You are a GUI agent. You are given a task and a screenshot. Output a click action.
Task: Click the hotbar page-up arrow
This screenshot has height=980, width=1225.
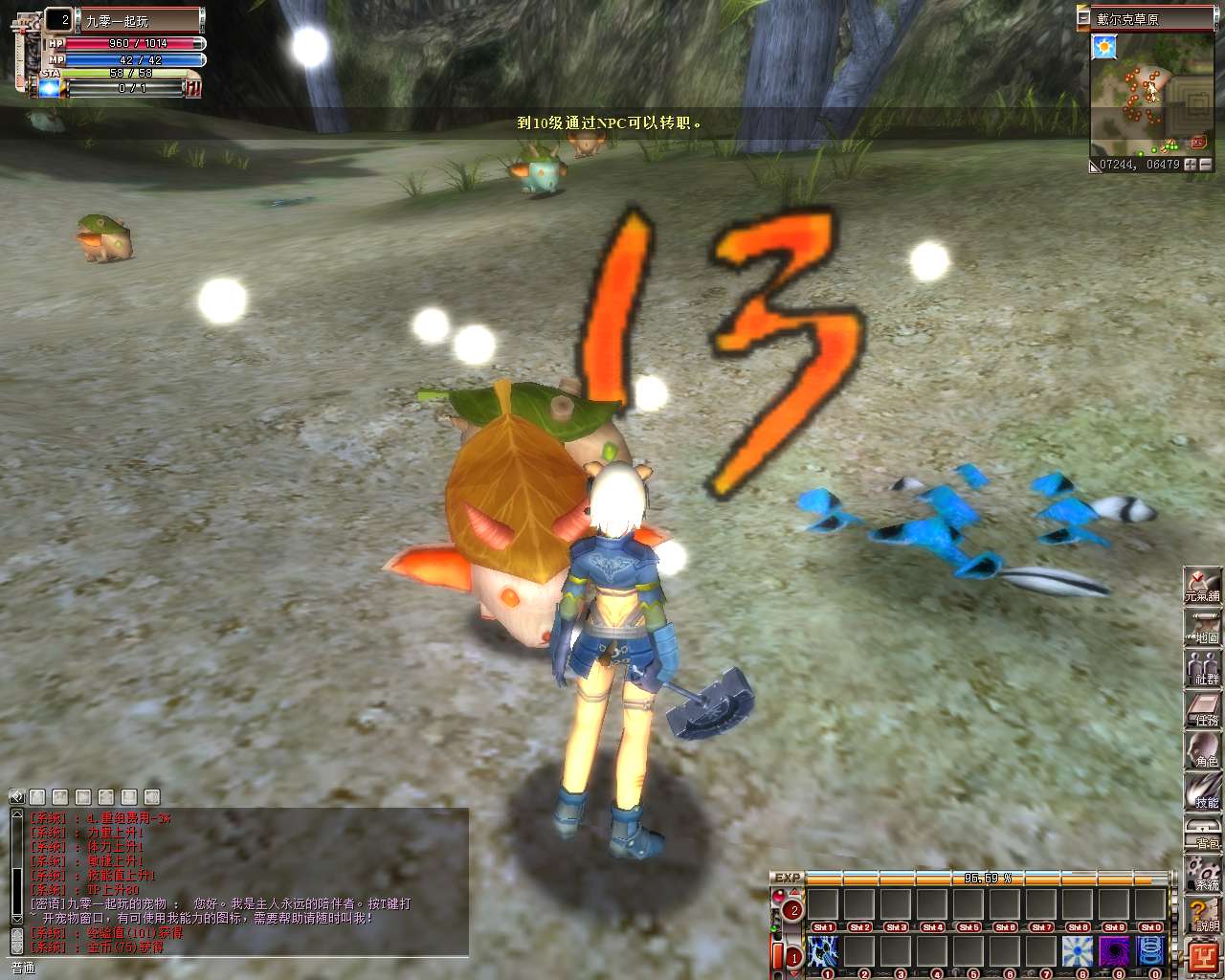click(792, 893)
